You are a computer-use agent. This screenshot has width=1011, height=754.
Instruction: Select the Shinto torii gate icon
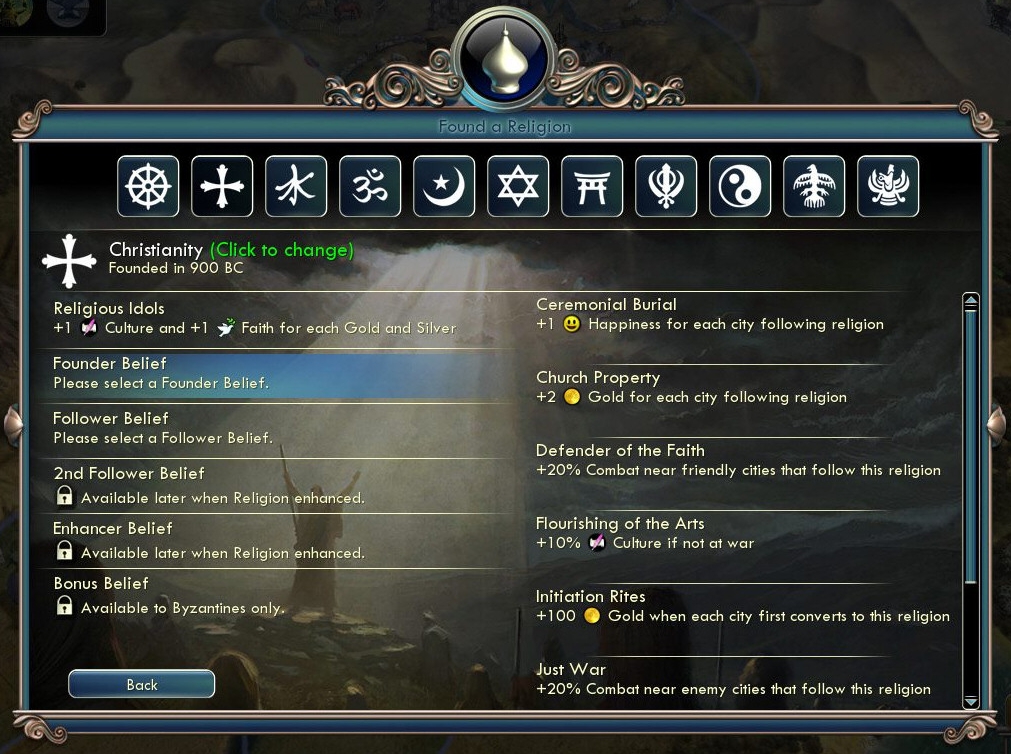click(x=592, y=186)
